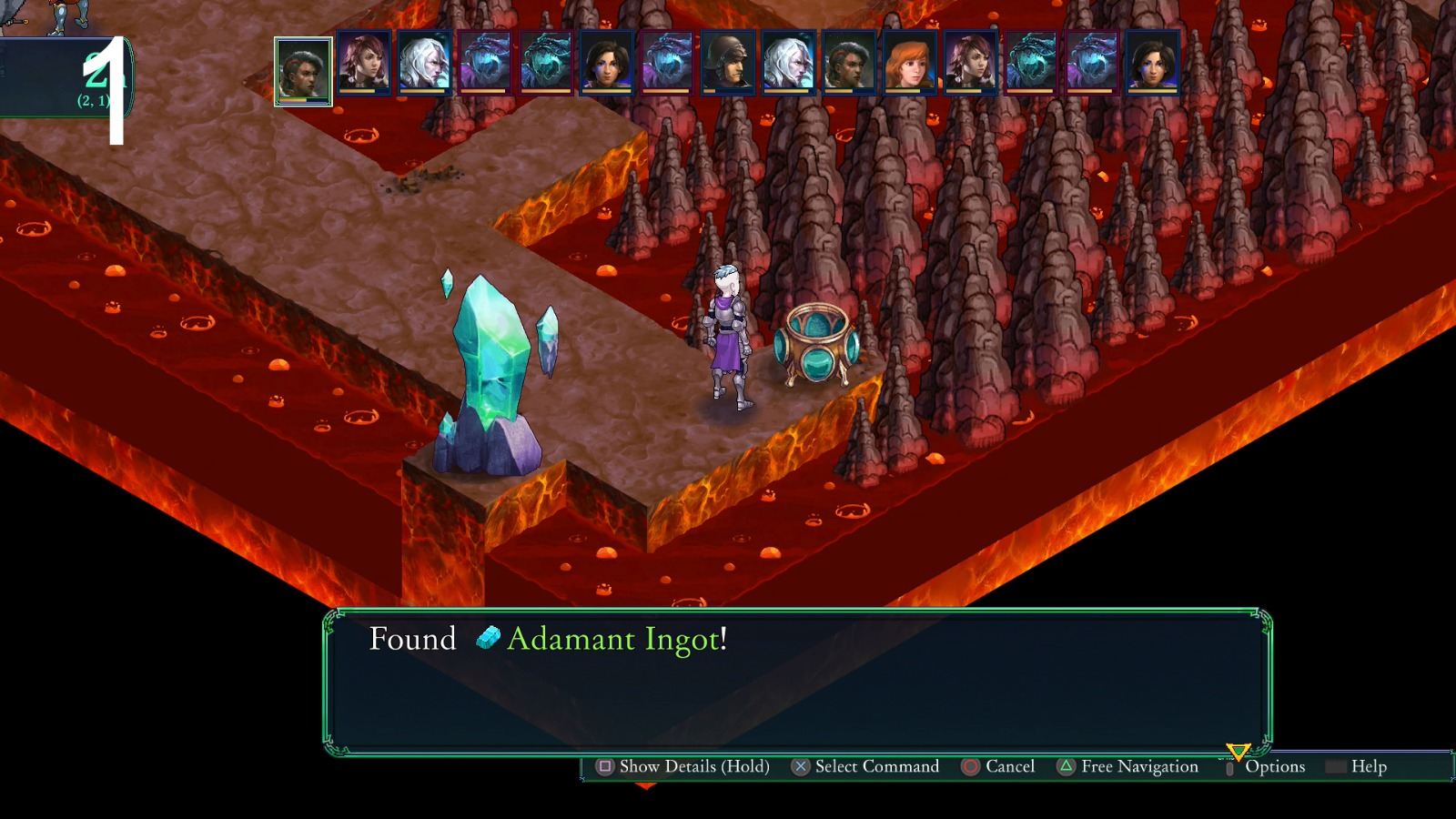Click the Adamant Ingot item icon
Image resolution: width=1456 pixels, height=819 pixels.
486,640
